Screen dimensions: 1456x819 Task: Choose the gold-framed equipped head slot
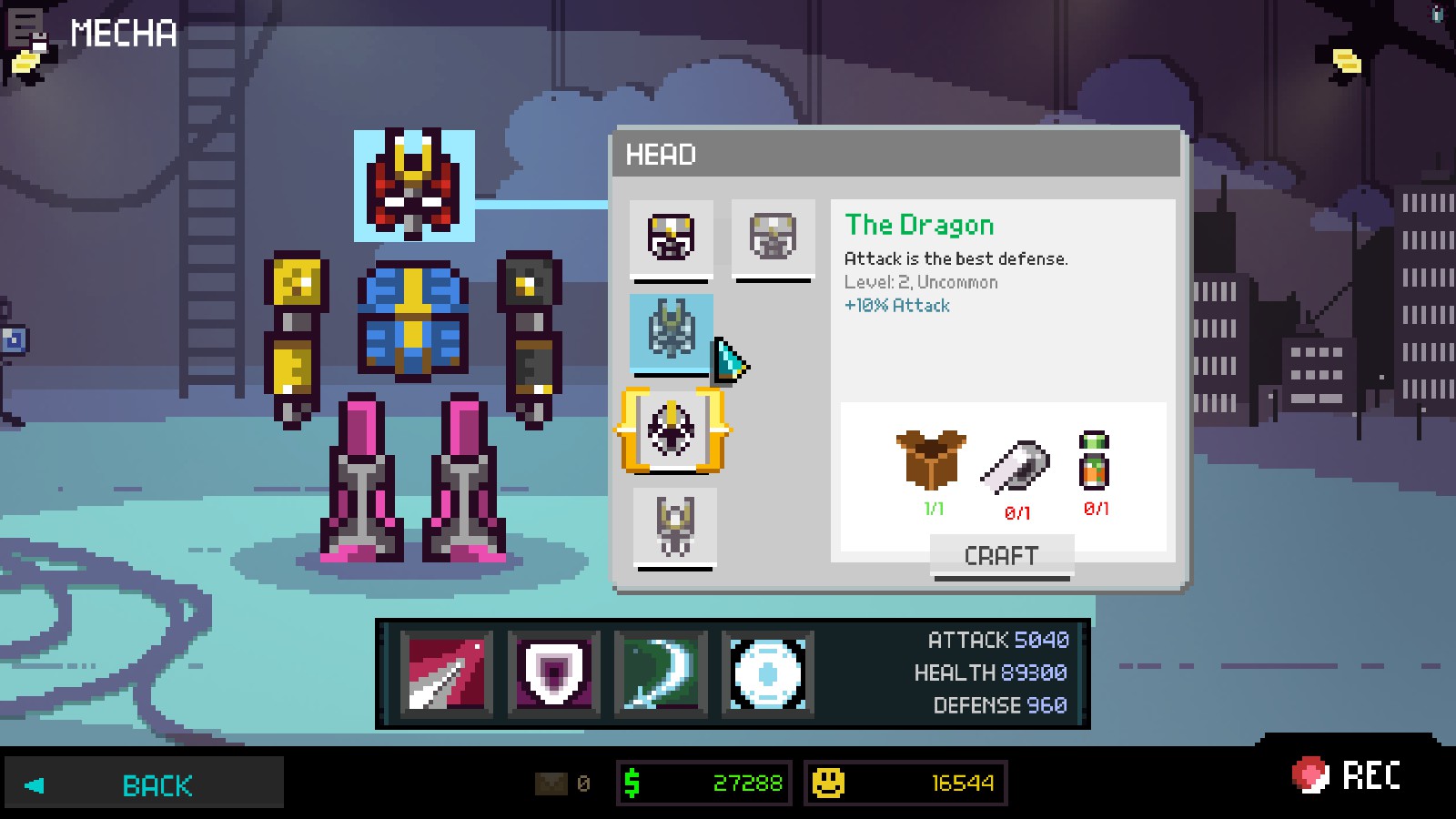672,430
